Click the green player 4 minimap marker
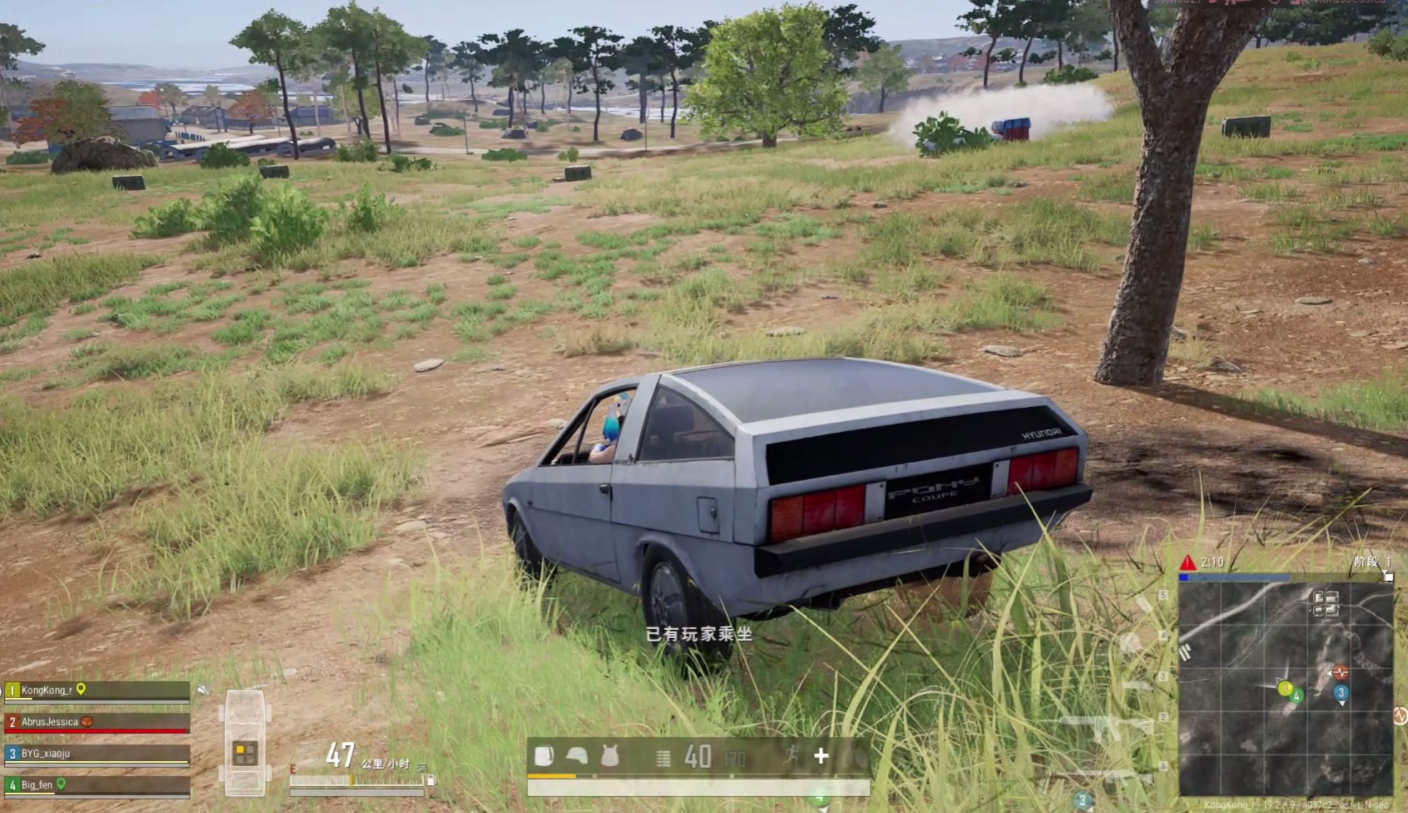Image resolution: width=1408 pixels, height=813 pixels. tap(1296, 695)
